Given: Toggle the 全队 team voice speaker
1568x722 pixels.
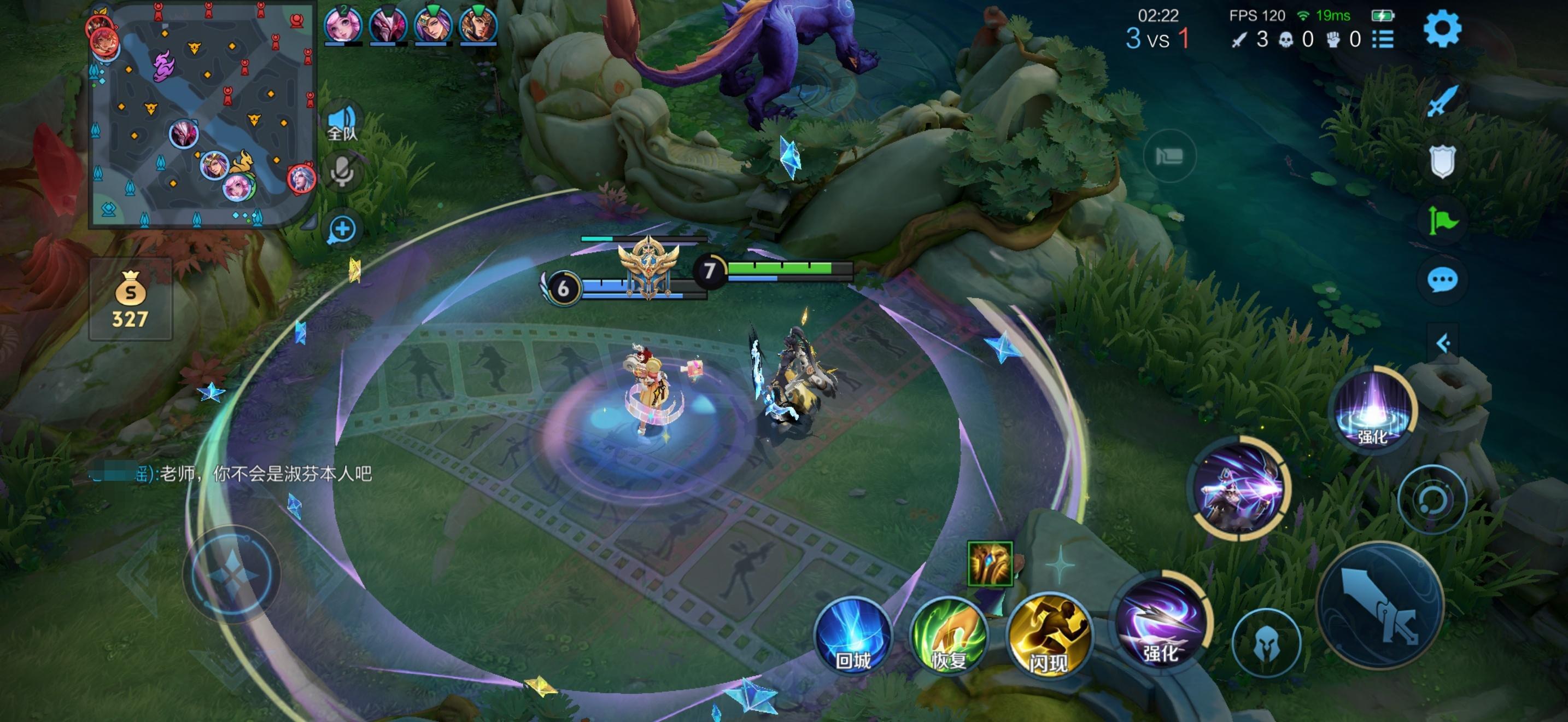Looking at the screenshot, I should pyautogui.click(x=342, y=123).
